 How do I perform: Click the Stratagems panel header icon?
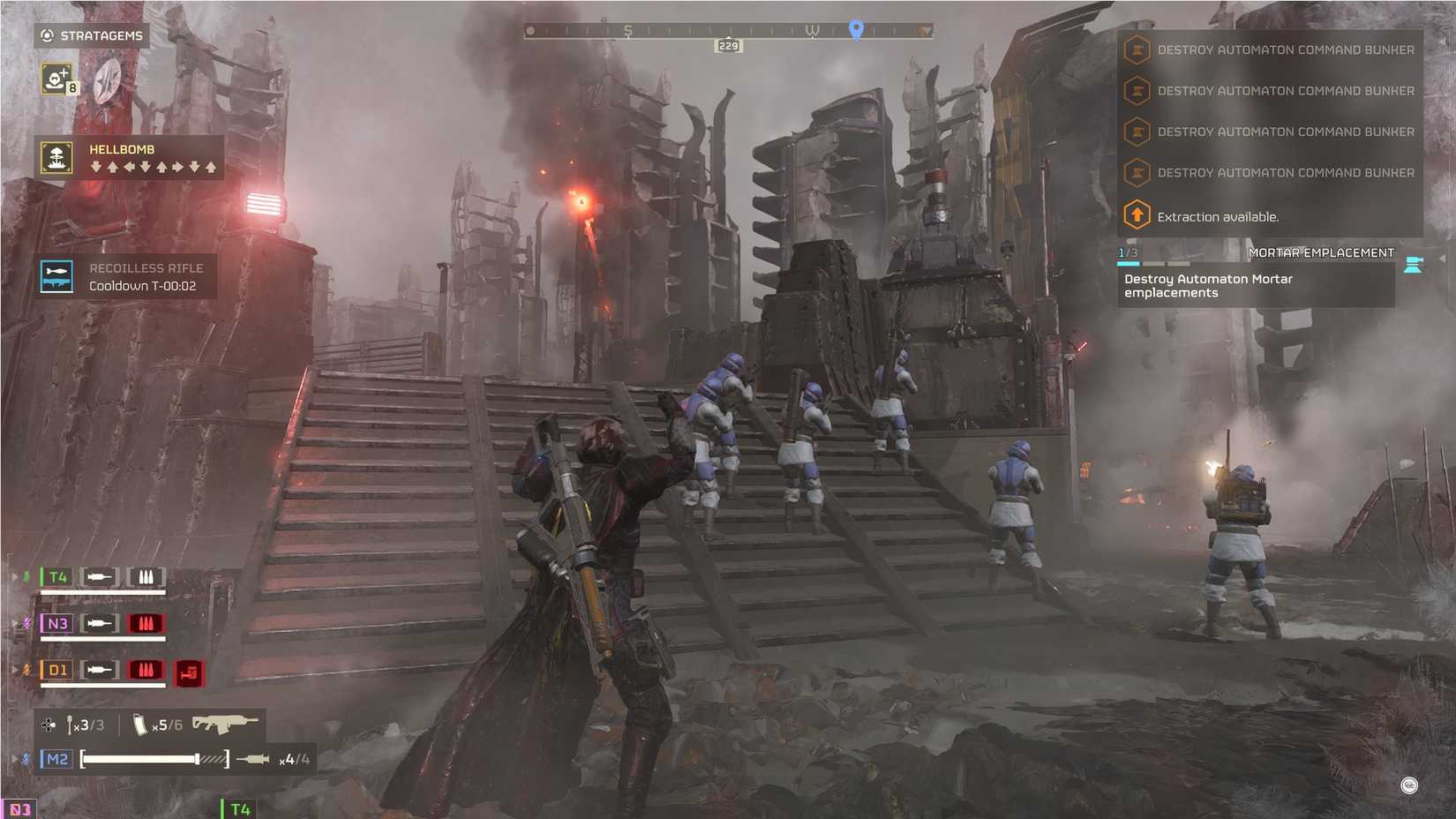coord(46,35)
